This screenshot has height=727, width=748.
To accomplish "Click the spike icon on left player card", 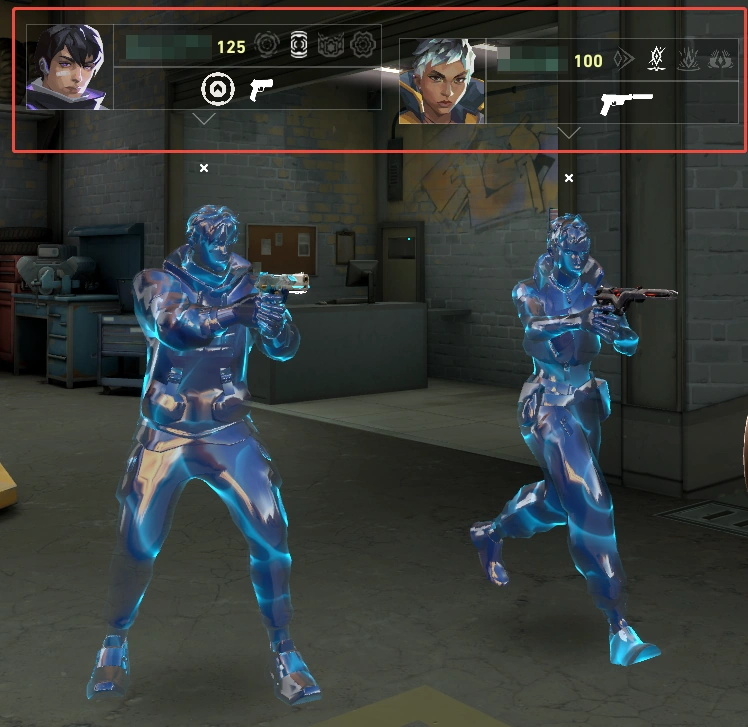I will click(217, 89).
